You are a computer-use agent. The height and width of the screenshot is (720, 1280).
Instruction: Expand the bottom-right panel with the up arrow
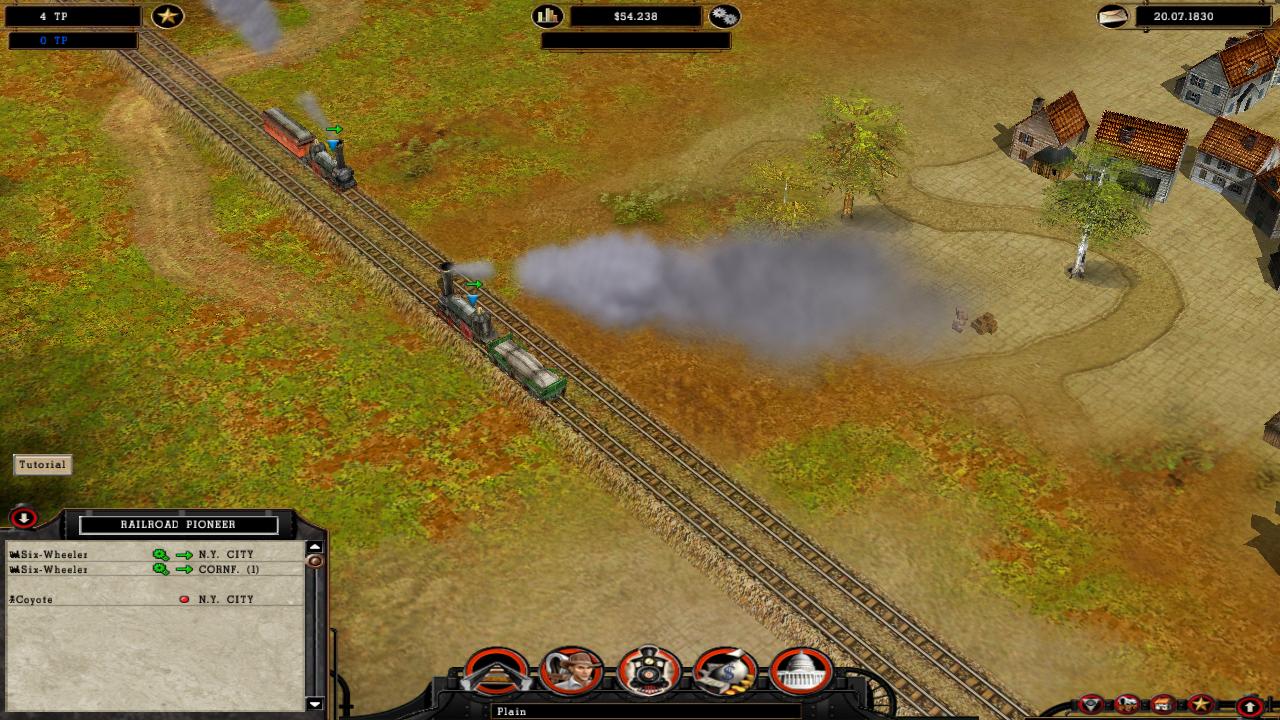pyautogui.click(x=1249, y=706)
